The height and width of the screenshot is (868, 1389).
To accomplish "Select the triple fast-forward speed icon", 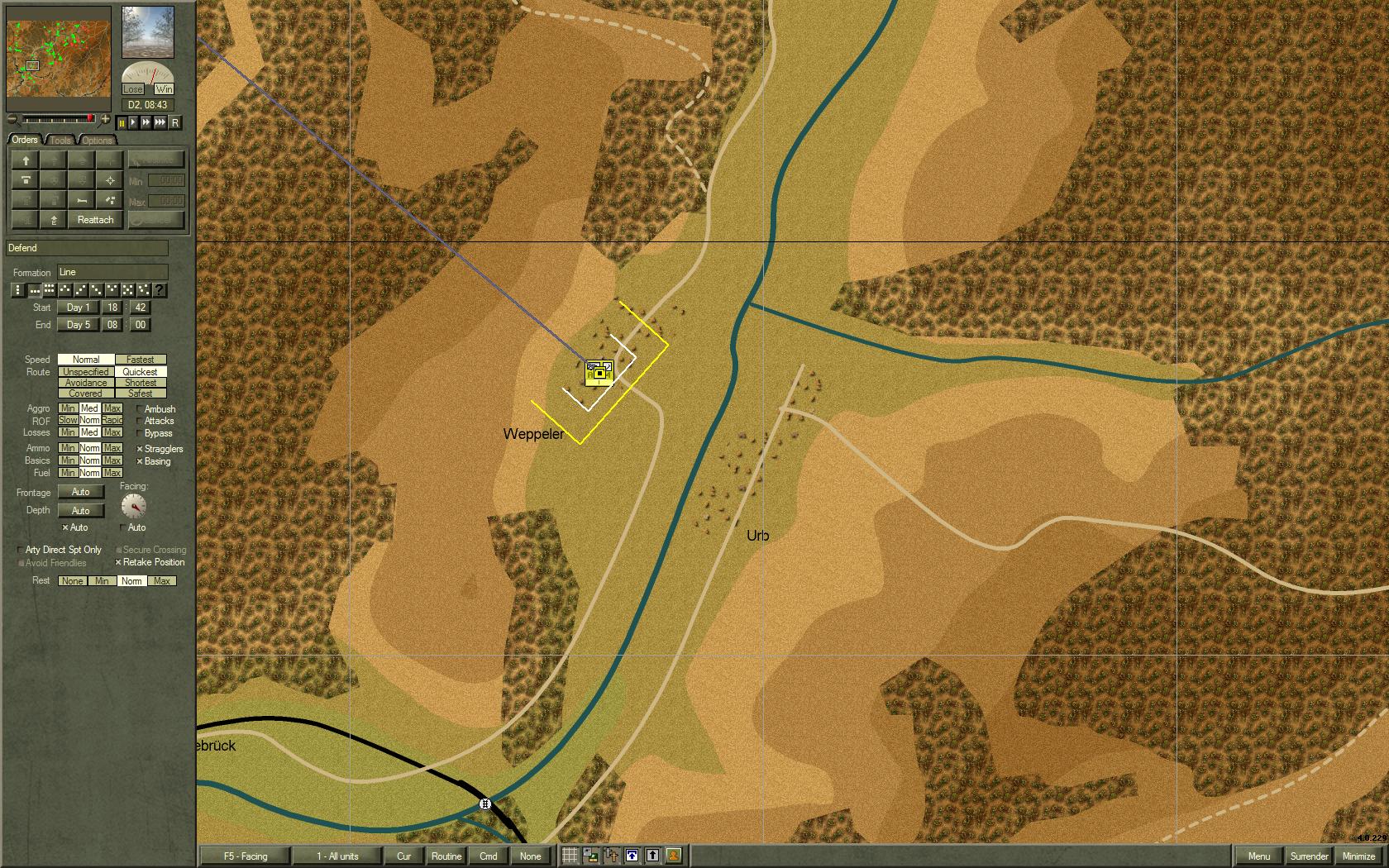I will 160,122.
